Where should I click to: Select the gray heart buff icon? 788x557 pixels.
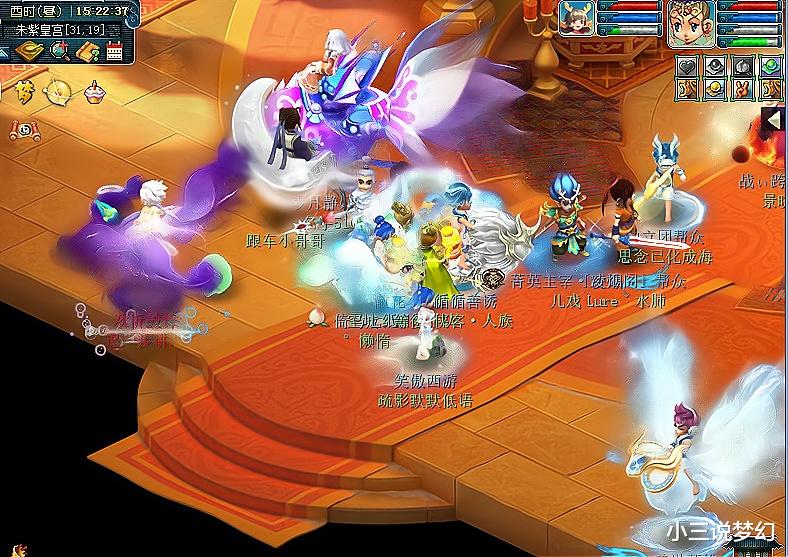[x=687, y=66]
